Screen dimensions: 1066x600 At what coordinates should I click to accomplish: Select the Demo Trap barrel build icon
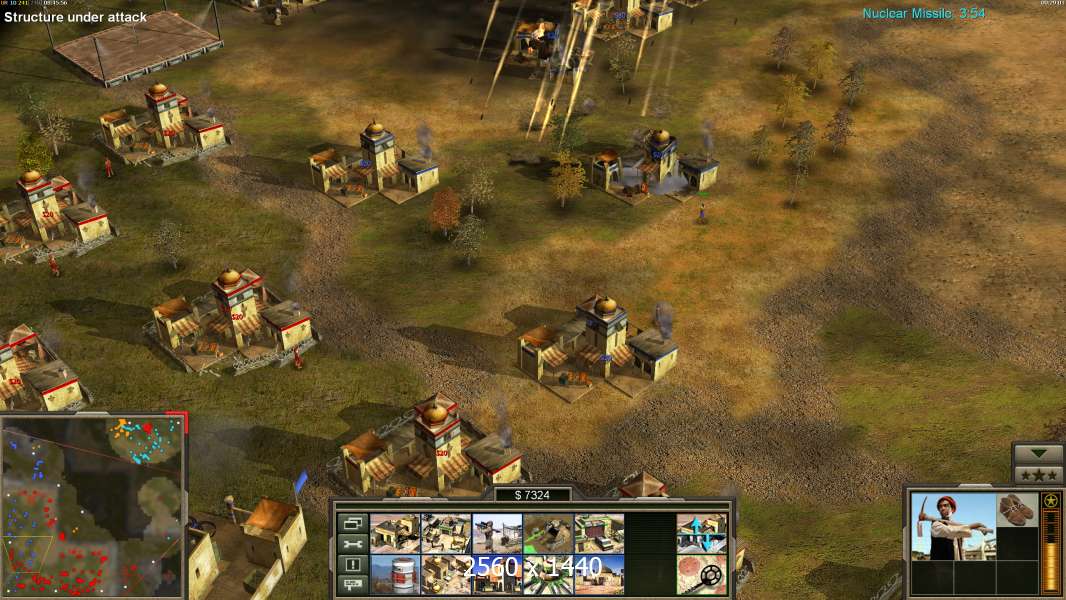395,575
